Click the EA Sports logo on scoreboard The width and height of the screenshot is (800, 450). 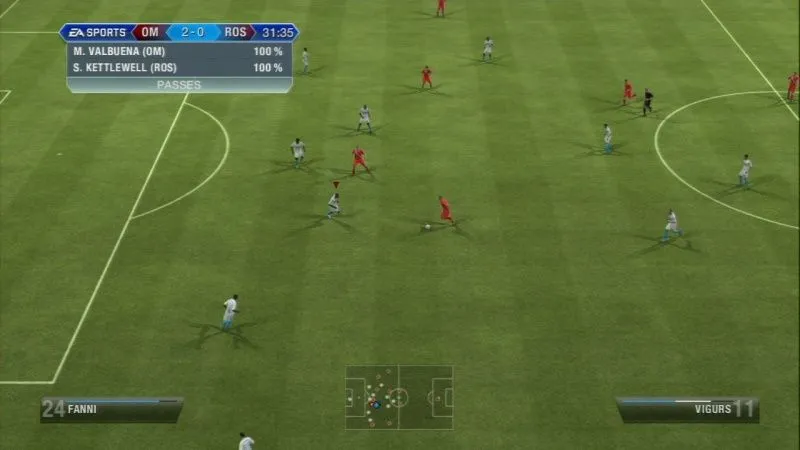[97, 32]
